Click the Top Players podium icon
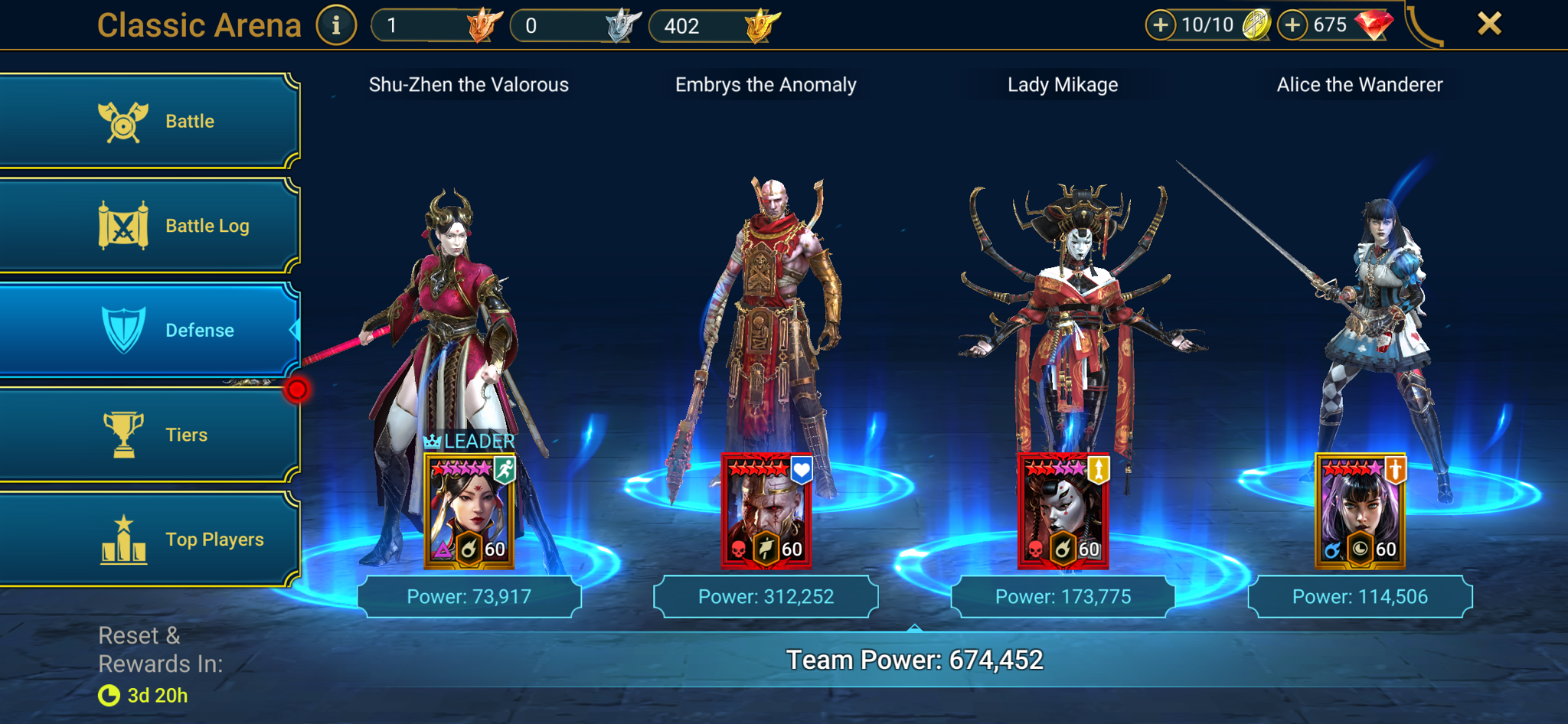The image size is (1568, 724). click(x=122, y=539)
